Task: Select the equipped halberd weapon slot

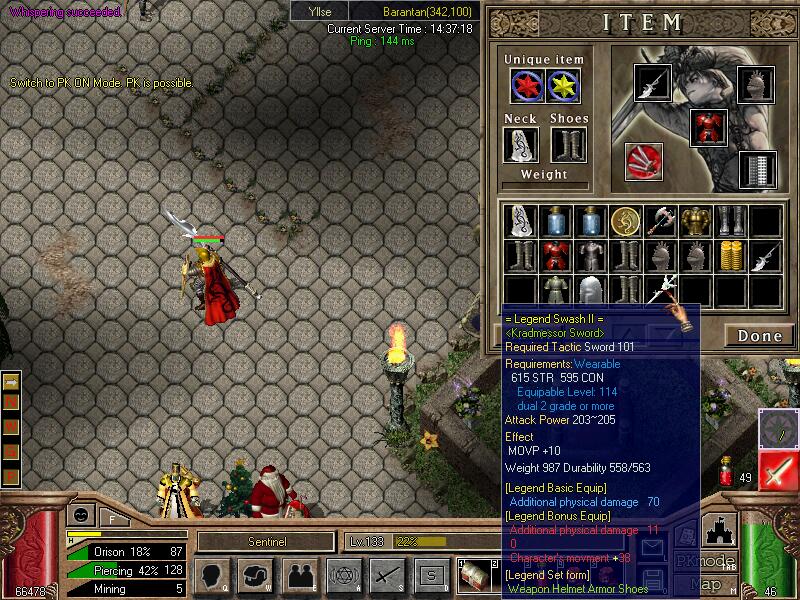Action: click(653, 83)
